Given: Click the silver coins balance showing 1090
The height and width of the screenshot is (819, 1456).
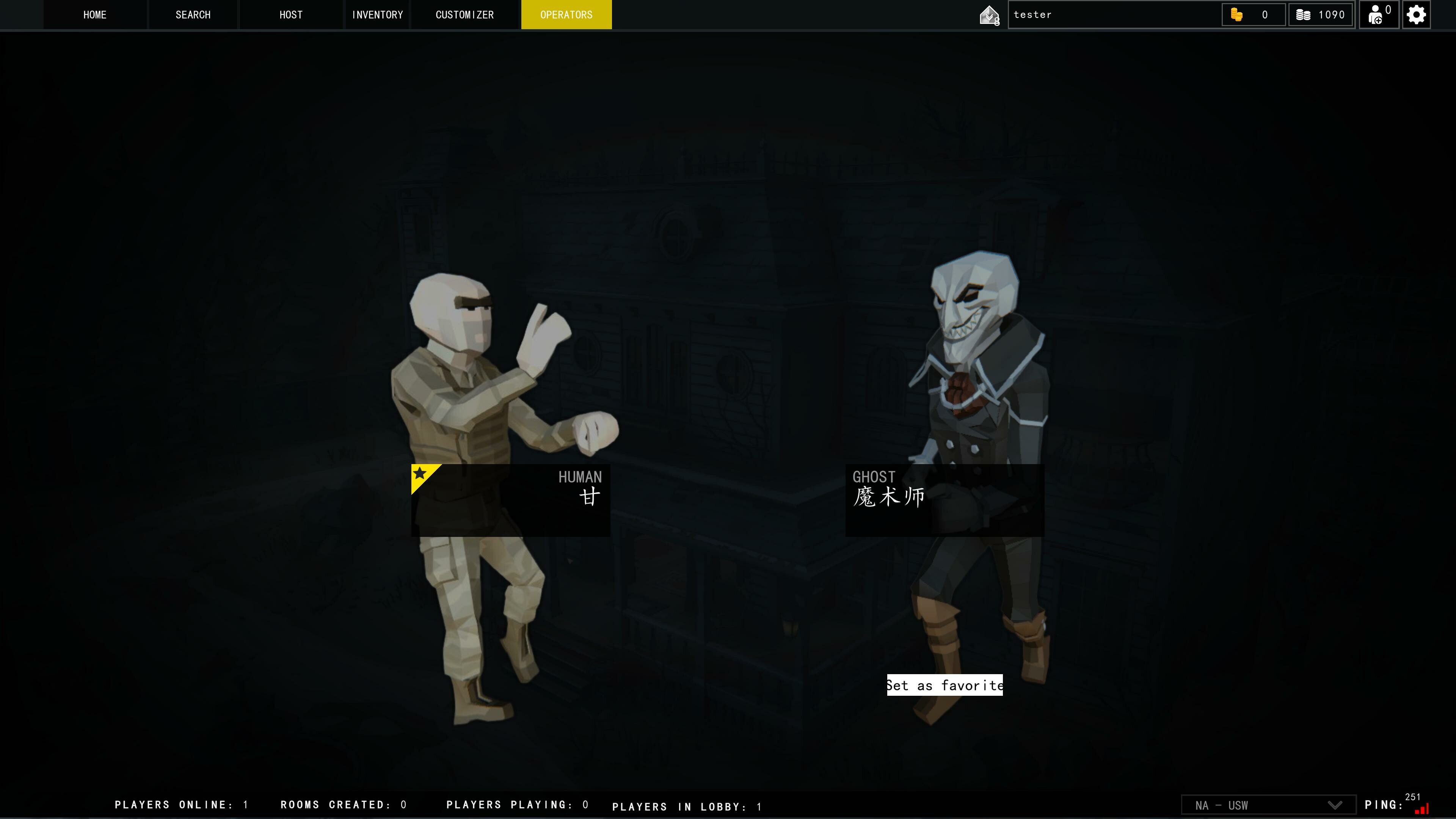Looking at the screenshot, I should (1320, 15).
